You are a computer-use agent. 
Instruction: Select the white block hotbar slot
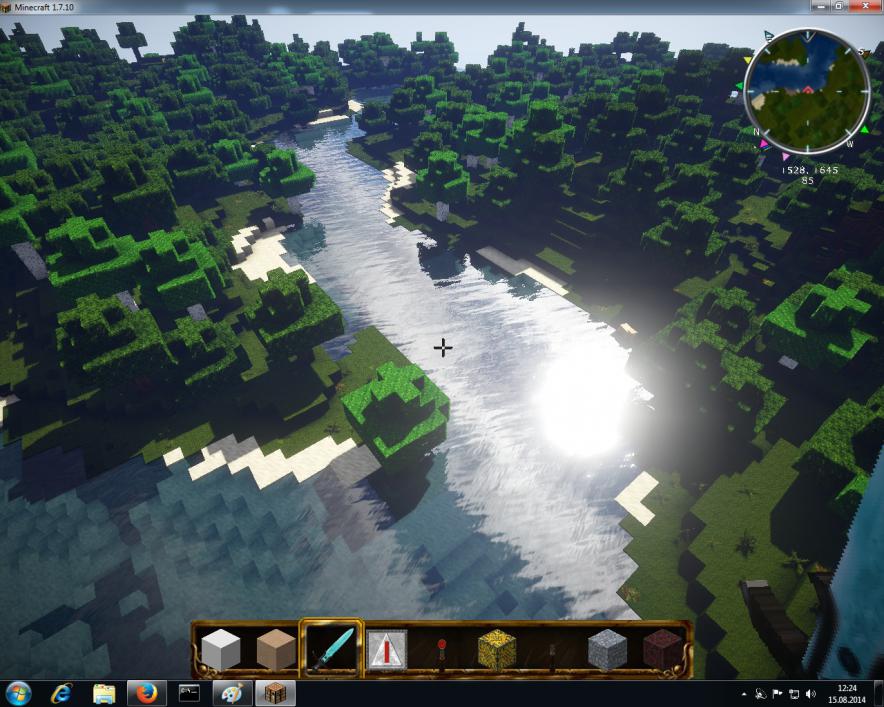pos(221,650)
